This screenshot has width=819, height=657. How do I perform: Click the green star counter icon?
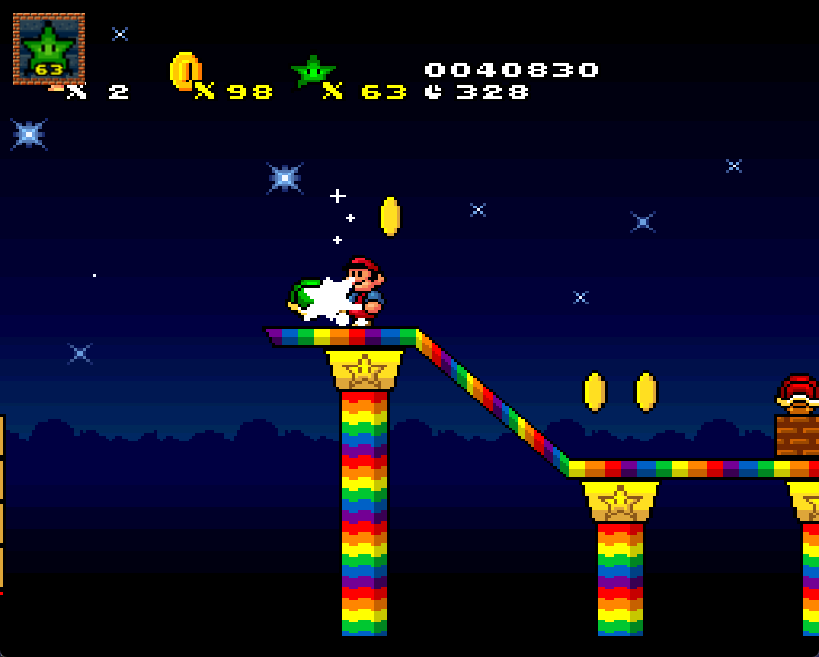pyautogui.click(x=313, y=71)
